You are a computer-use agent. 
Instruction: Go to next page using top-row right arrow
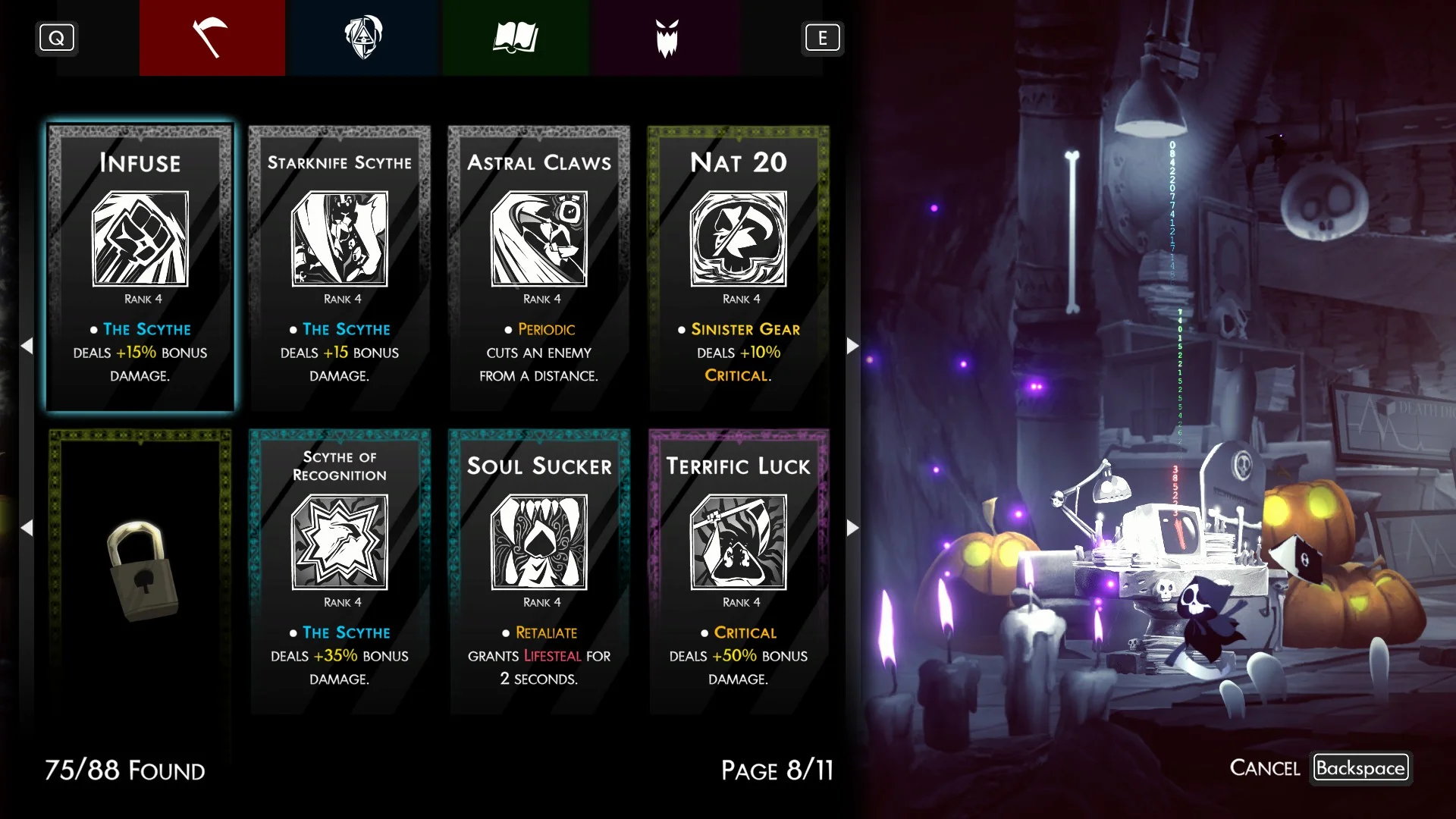coord(852,346)
